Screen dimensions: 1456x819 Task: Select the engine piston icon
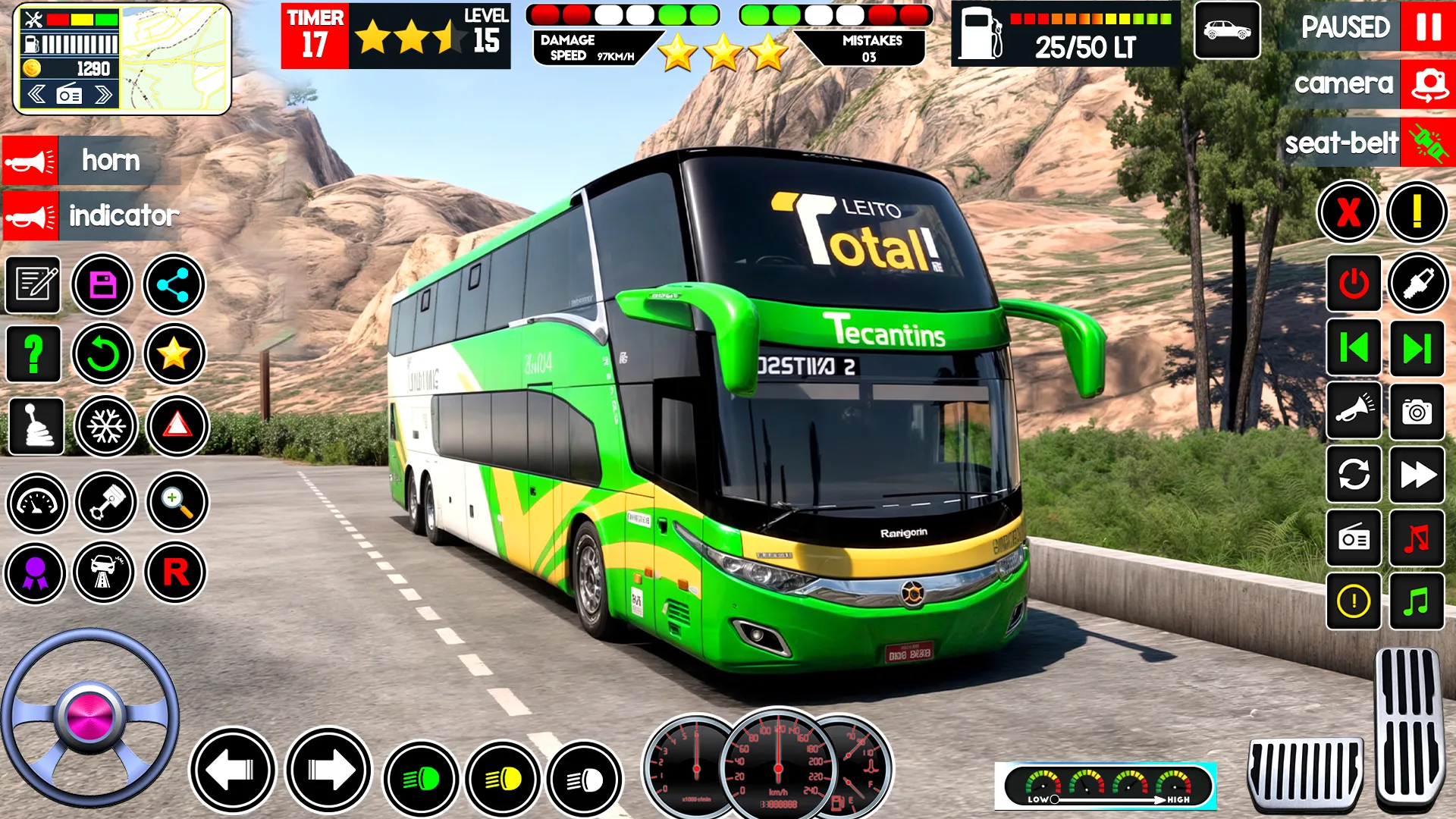(x=105, y=503)
